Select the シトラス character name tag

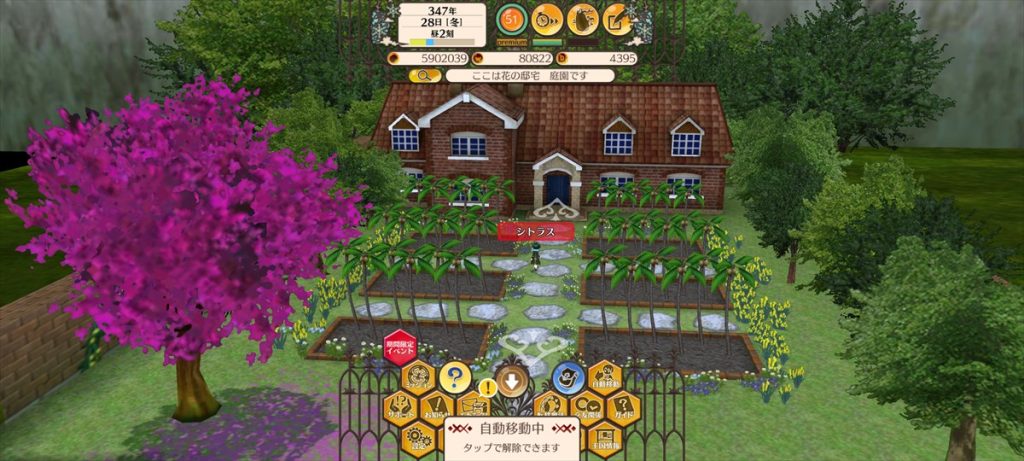point(536,231)
